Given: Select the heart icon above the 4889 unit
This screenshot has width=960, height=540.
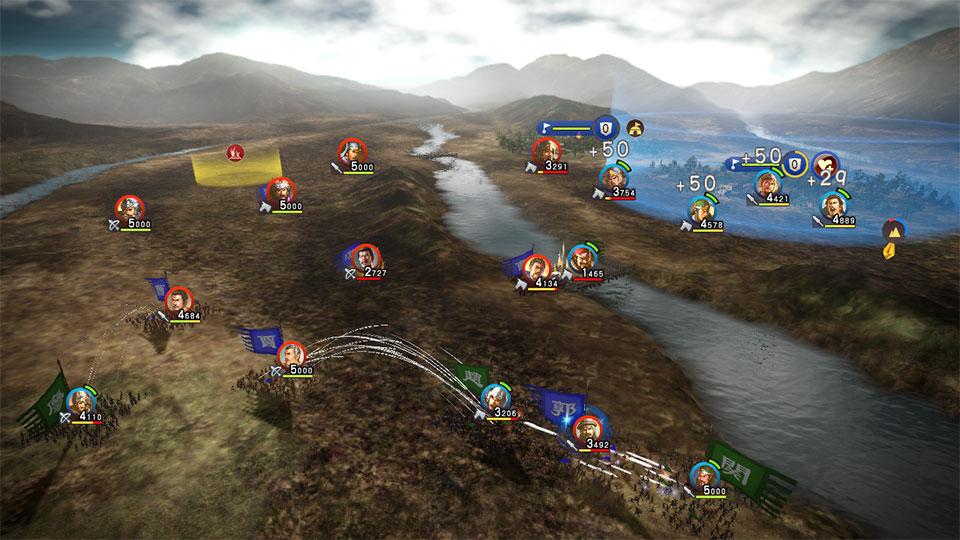Looking at the screenshot, I should point(825,165).
